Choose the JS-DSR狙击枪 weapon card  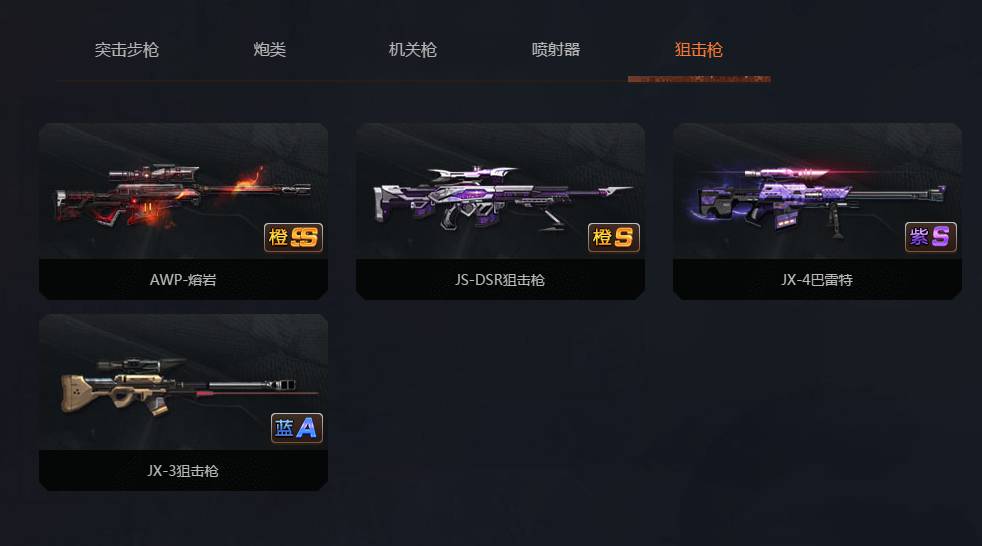coord(500,210)
